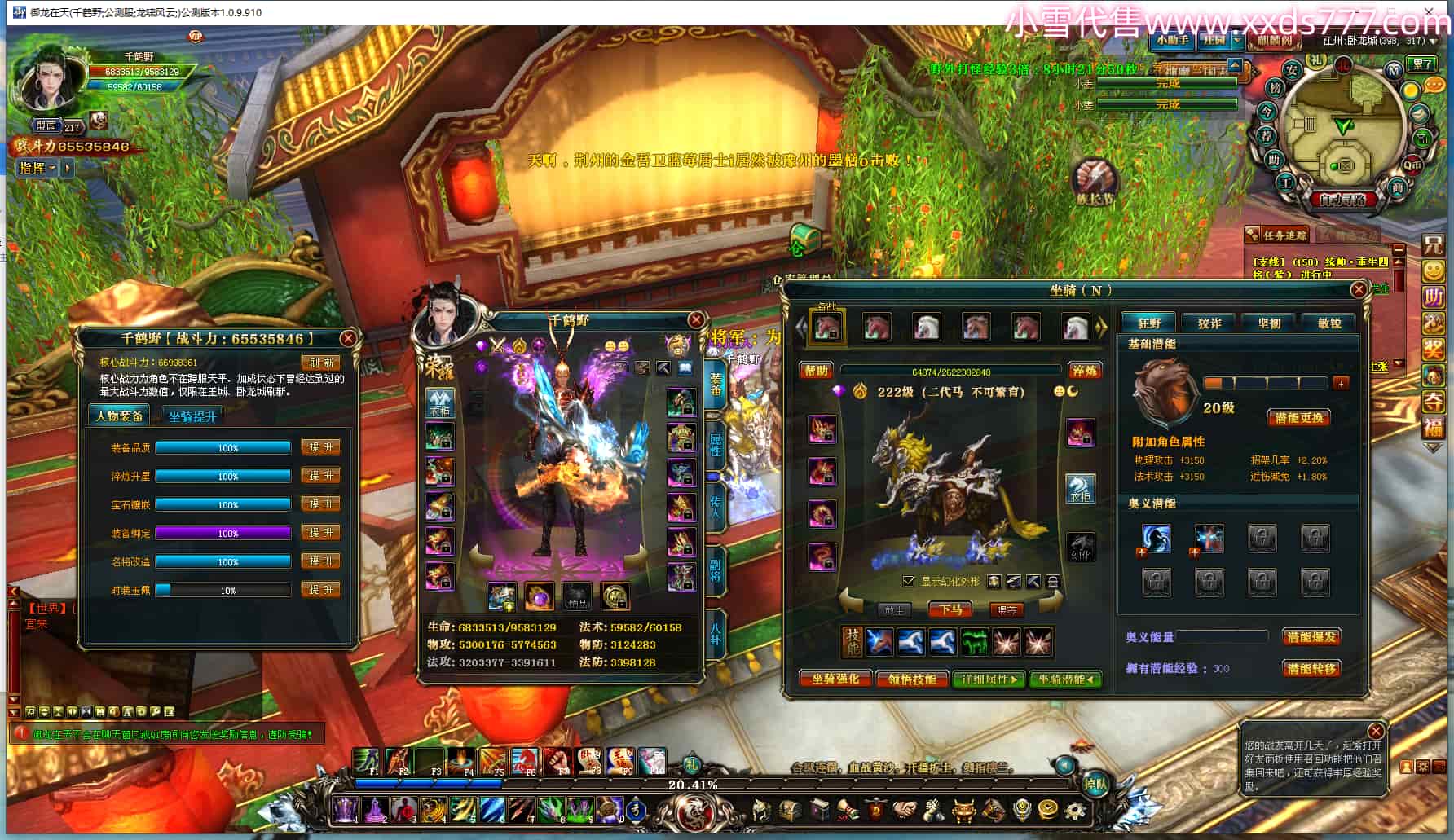The width and height of the screenshot is (1454, 840).
Task: Click 提升 next to 装备品质
Action: pyautogui.click(x=320, y=447)
